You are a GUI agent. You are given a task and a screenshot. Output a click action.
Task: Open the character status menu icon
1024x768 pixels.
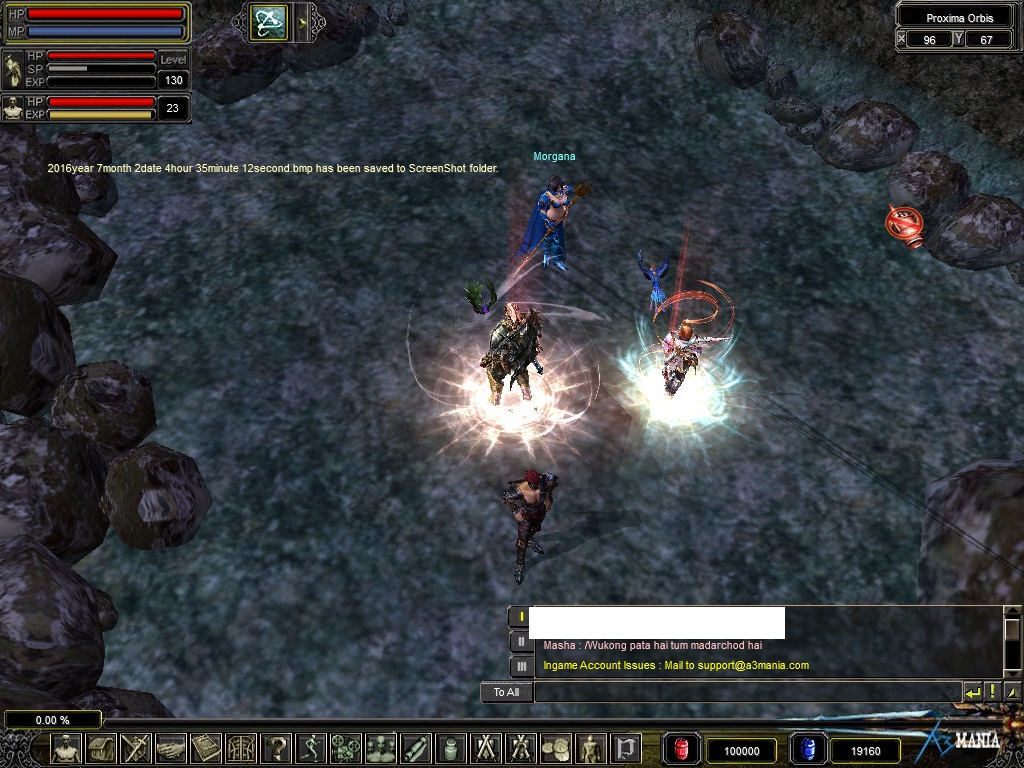[67, 748]
